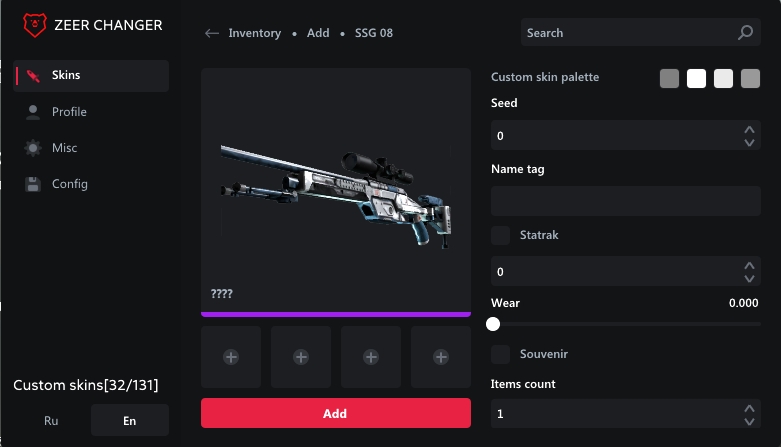Toggle the Souvenir checkbox
The width and height of the screenshot is (781, 447).
(x=501, y=354)
